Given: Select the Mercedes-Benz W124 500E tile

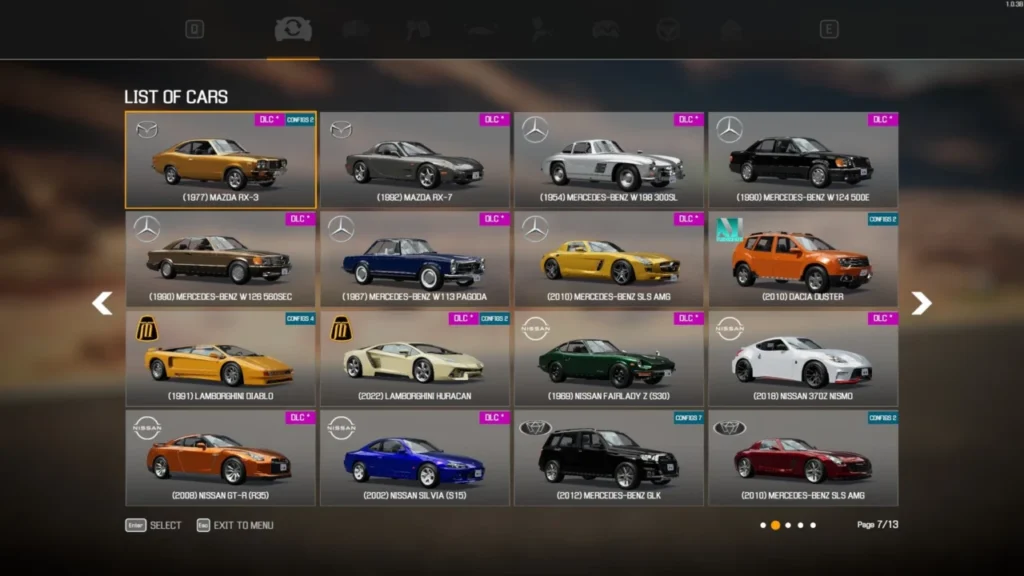Looking at the screenshot, I should [x=803, y=160].
